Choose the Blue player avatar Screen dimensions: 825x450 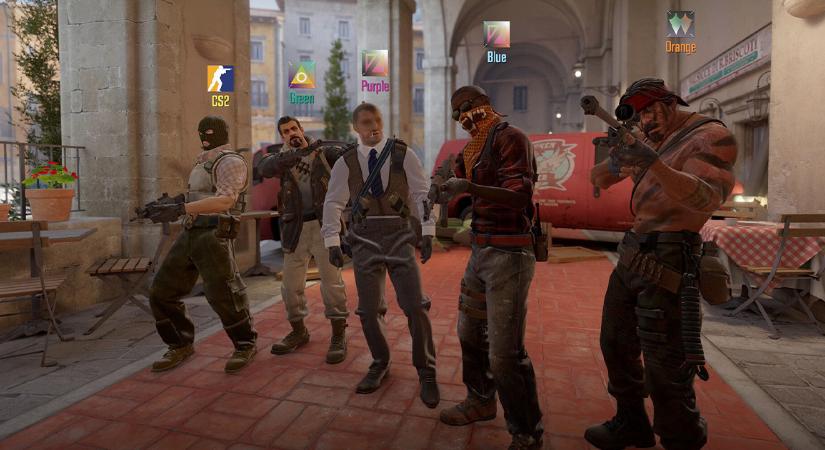point(496,34)
